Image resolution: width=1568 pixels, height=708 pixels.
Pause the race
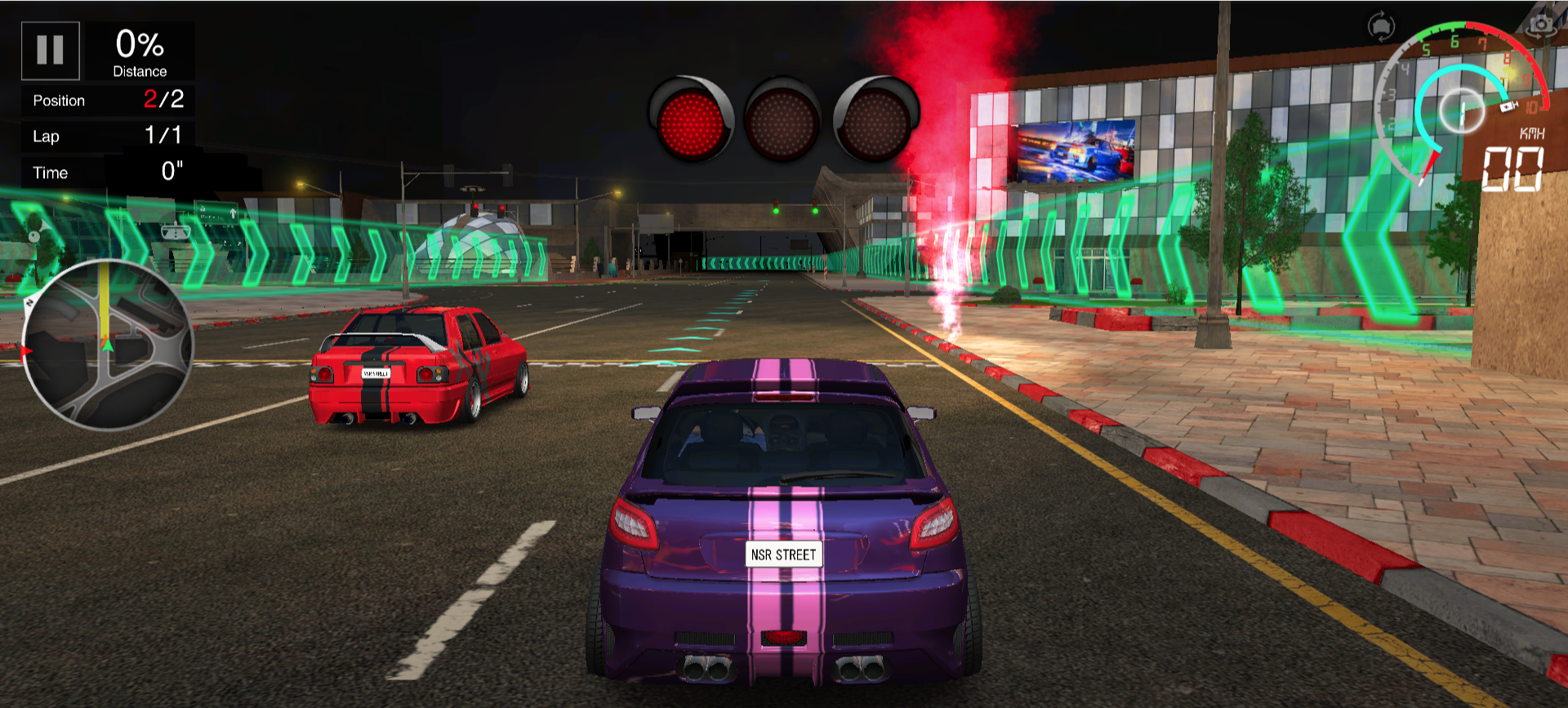tap(50, 51)
